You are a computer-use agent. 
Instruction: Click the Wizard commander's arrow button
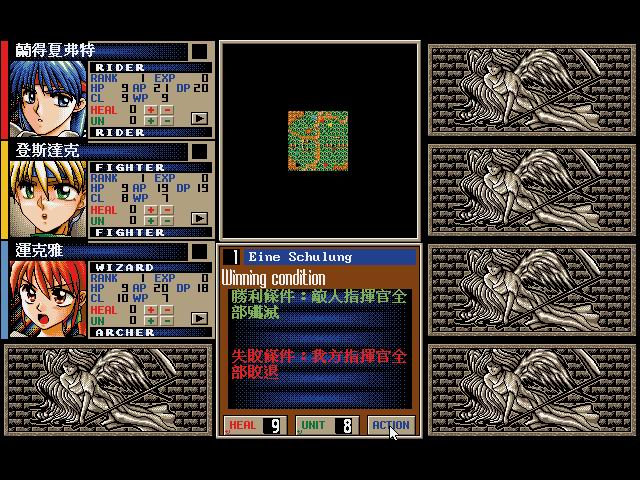coord(200,318)
